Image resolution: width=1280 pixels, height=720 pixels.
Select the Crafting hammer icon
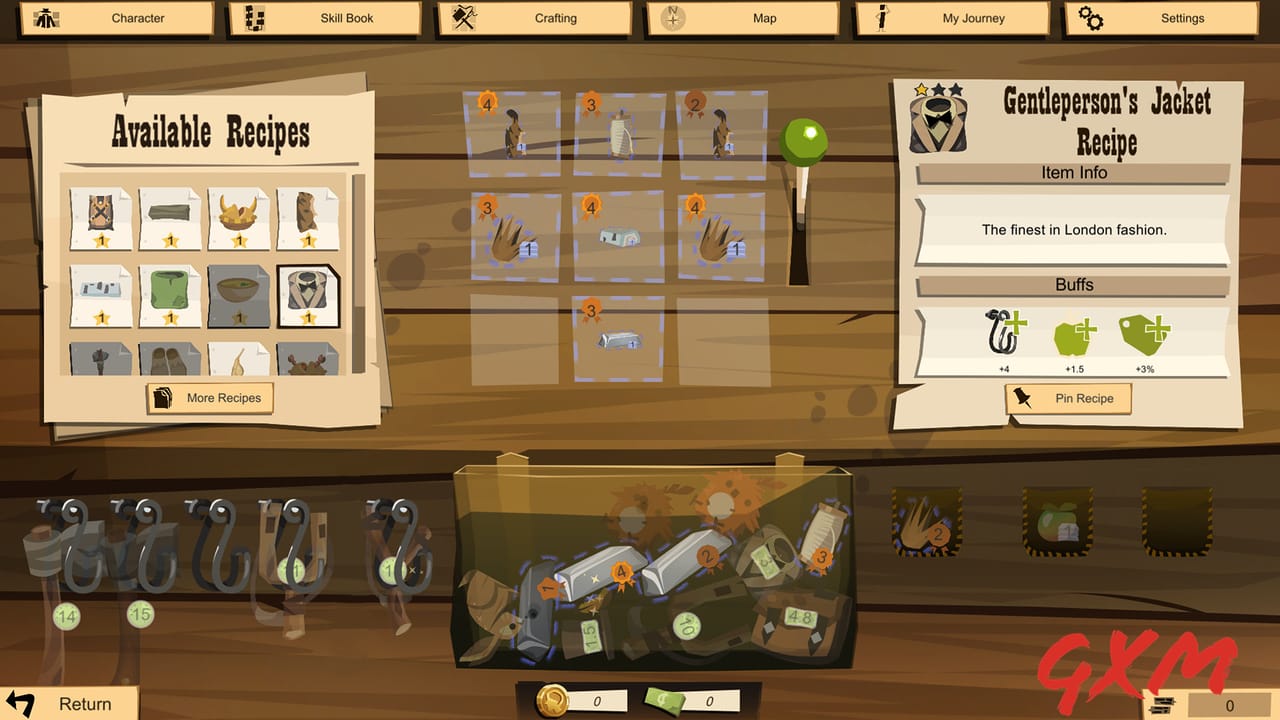466,18
